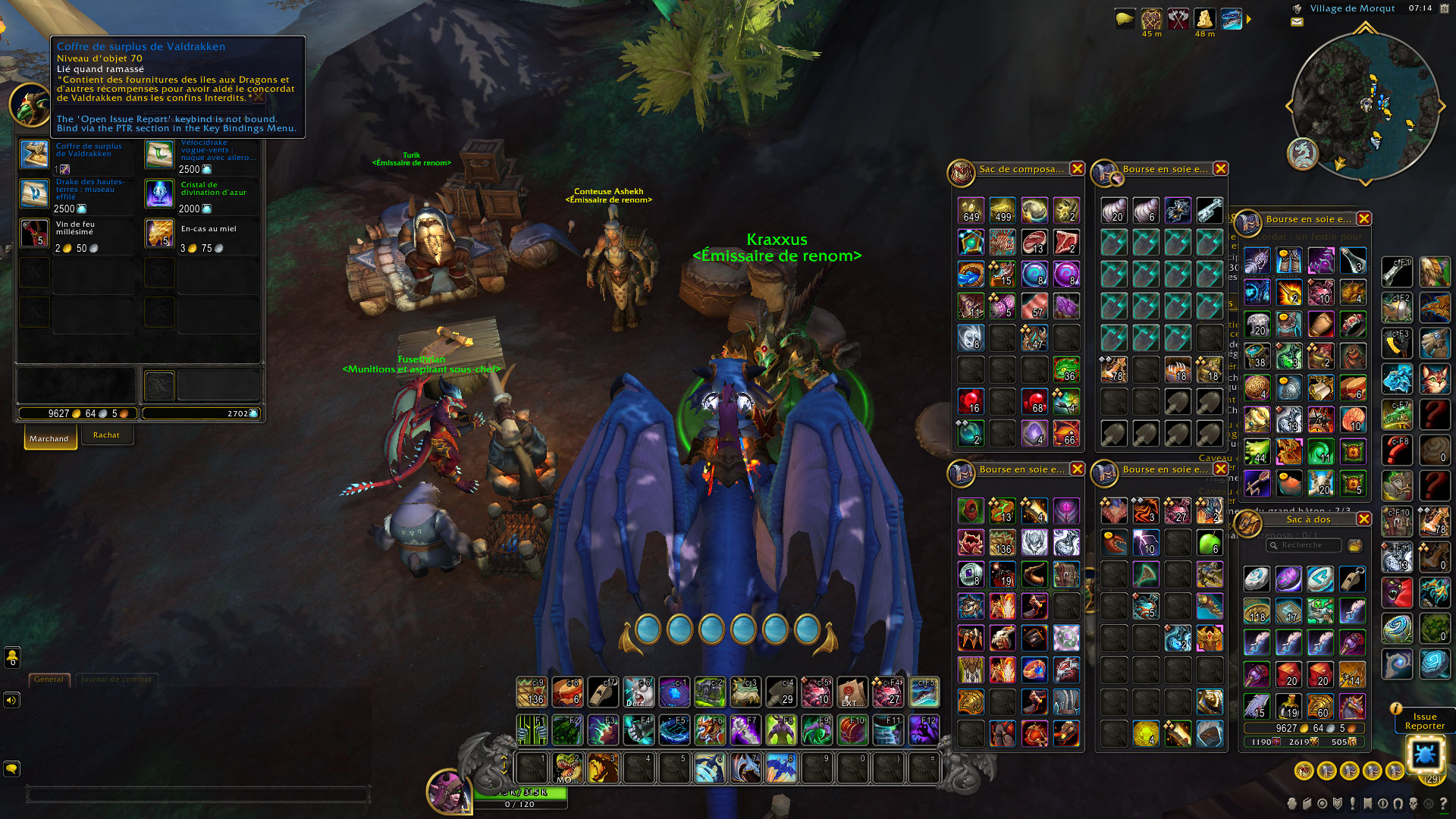This screenshot has width=1456, height=819.
Task: Close the Sac de composants bag
Action: [x=1077, y=169]
